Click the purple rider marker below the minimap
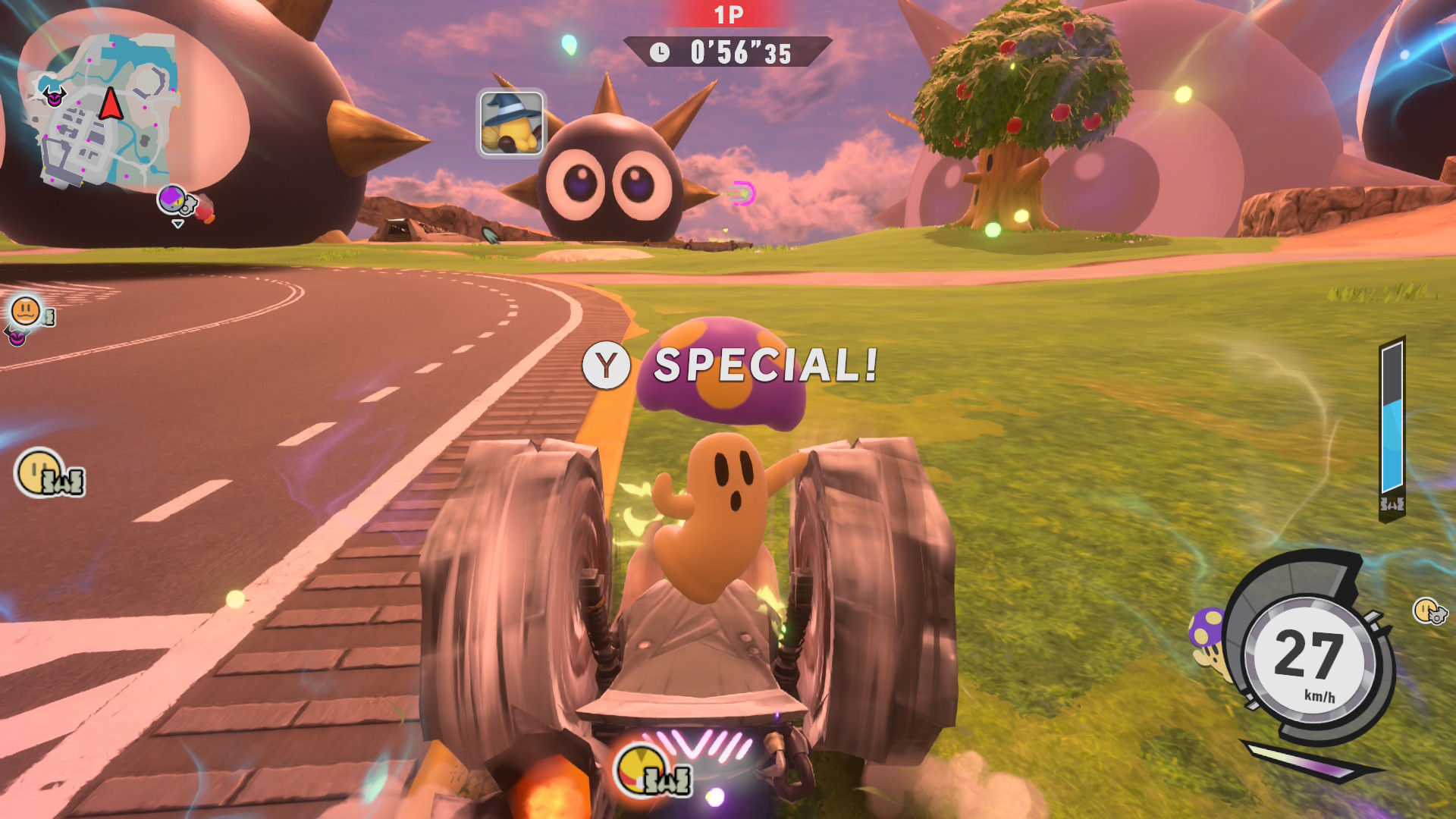 click(174, 200)
